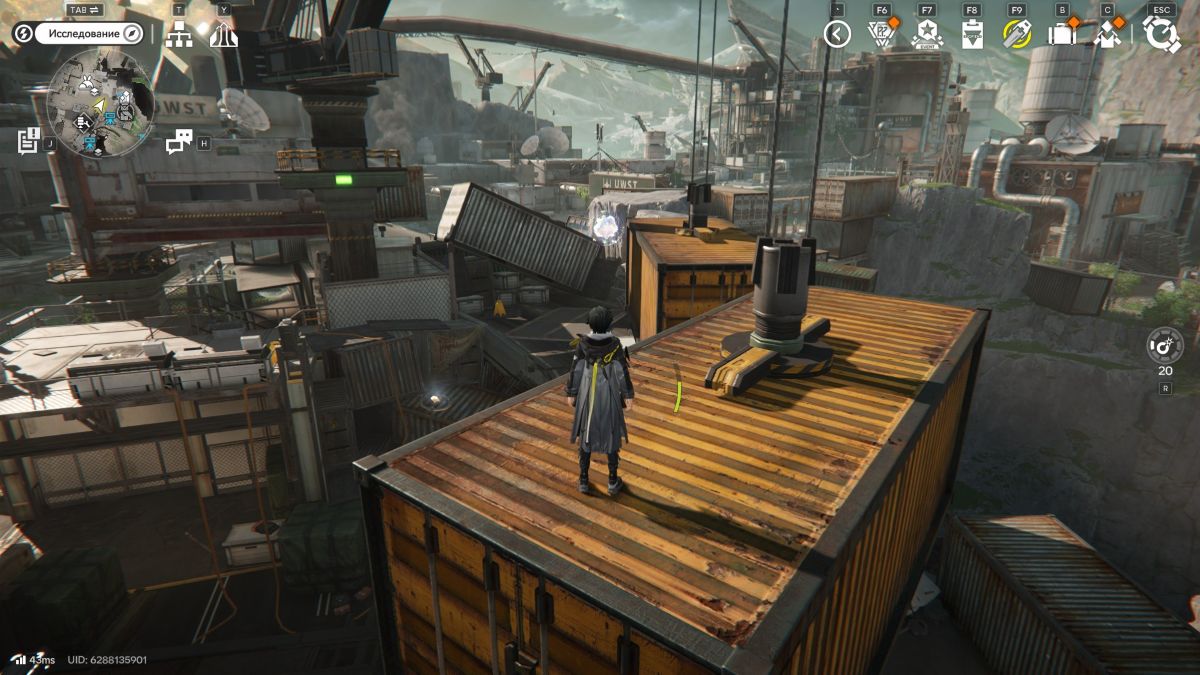Open the mission log document icon
1200x675 pixels.
[28, 141]
